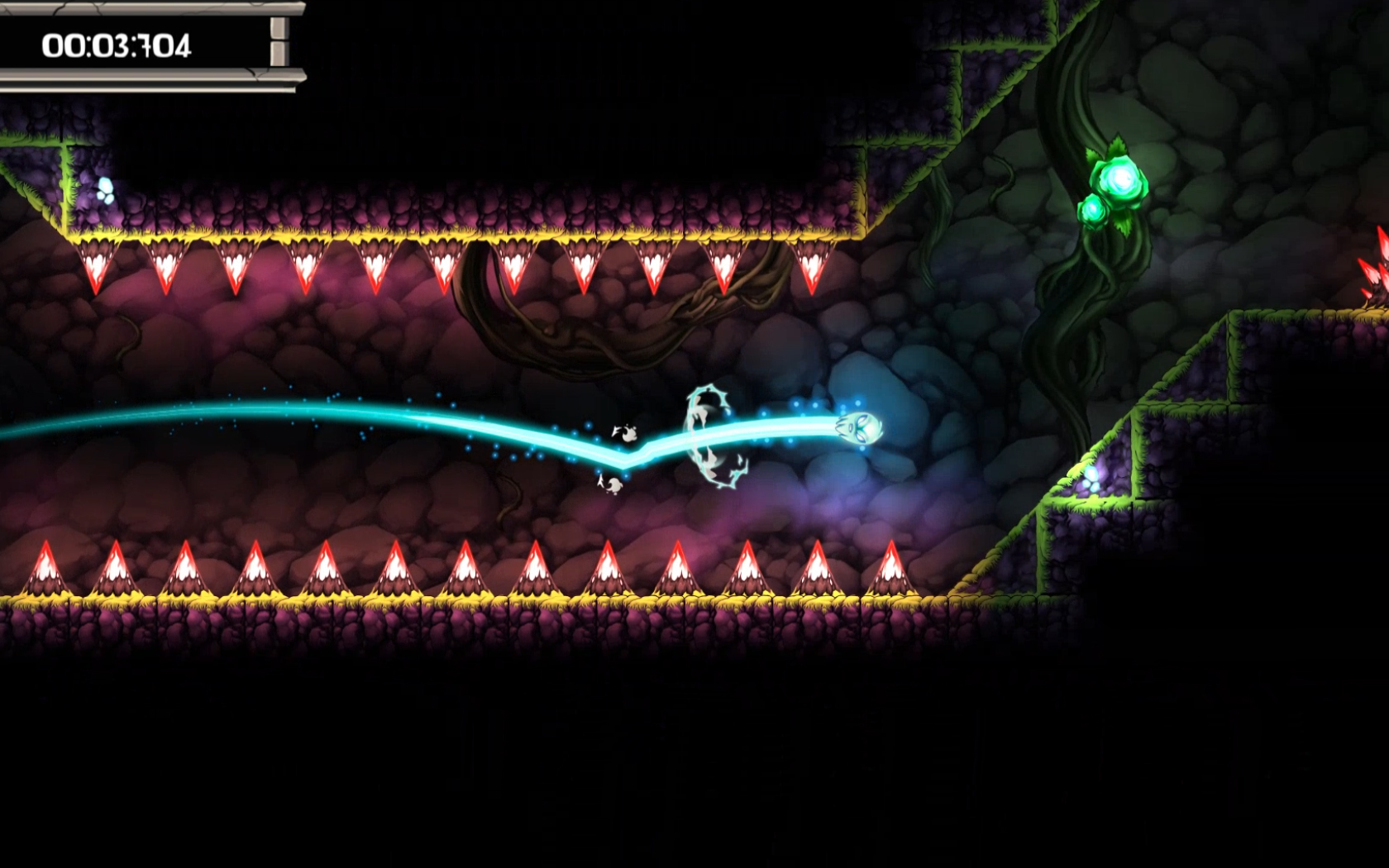The image size is (1389, 868).
Task: Select the timer reading 00:03:704
Action: [x=116, y=45]
